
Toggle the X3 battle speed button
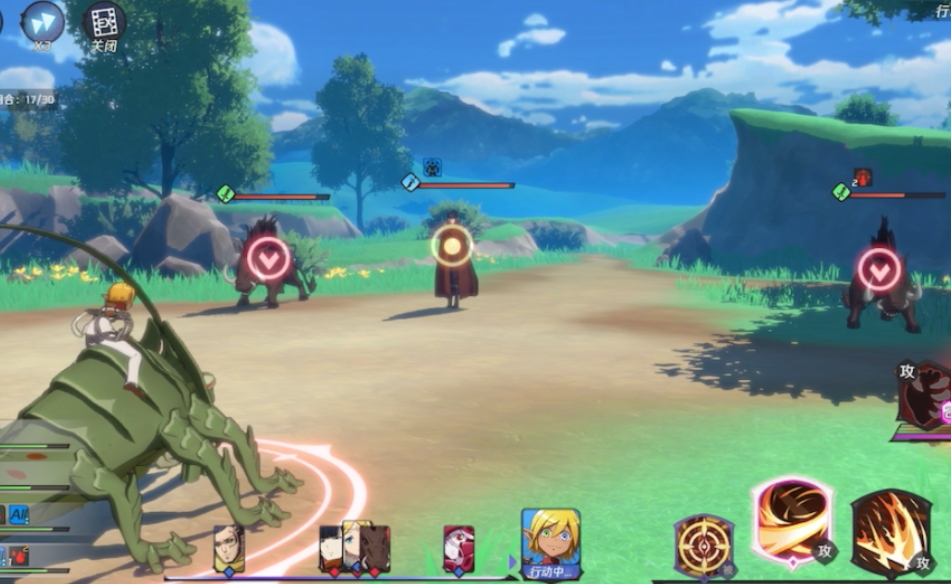[42, 21]
